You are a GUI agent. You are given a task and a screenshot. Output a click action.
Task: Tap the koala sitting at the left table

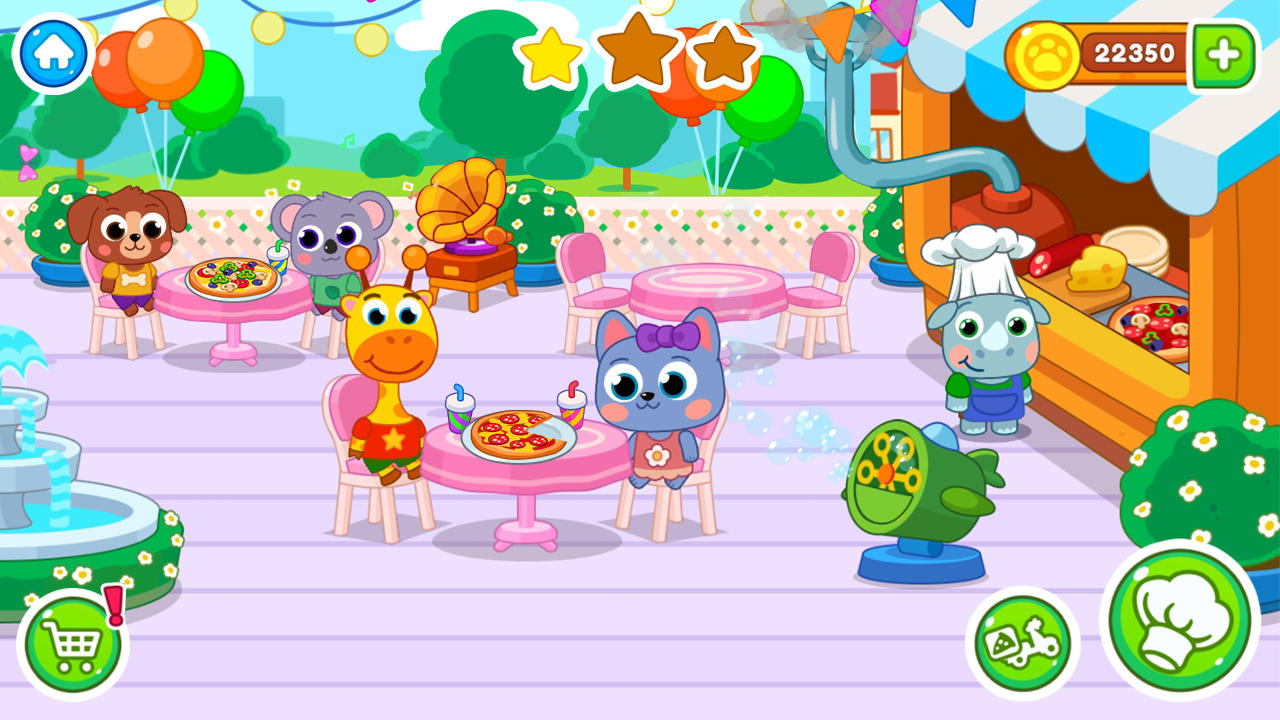click(x=330, y=240)
